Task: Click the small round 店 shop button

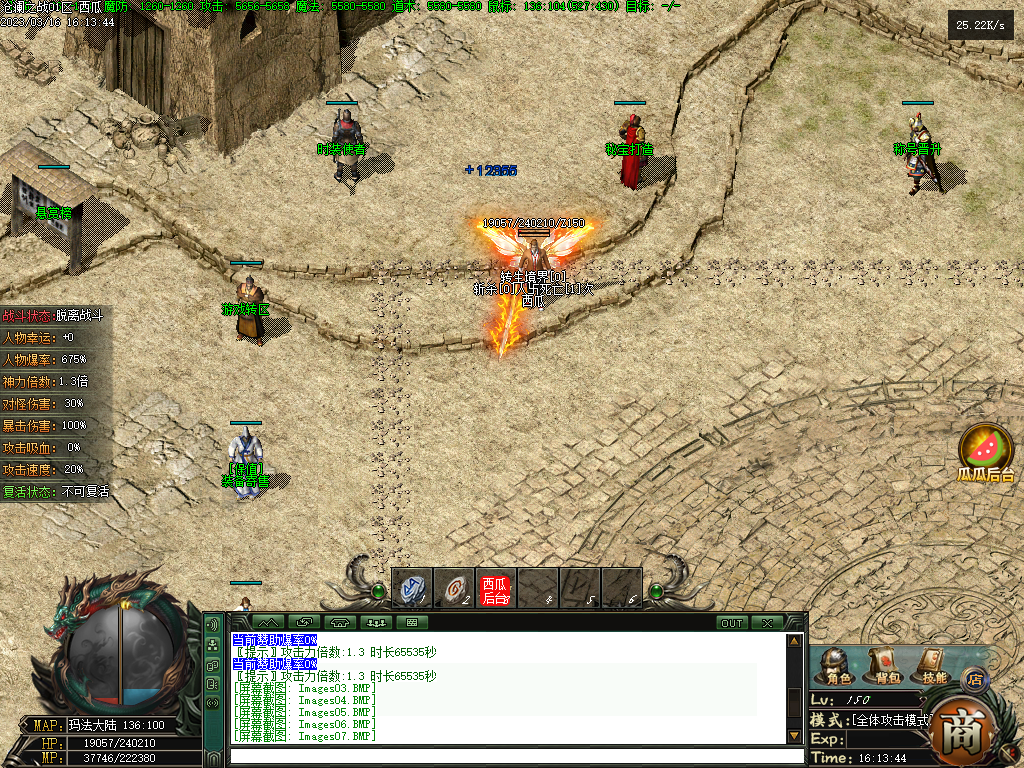Action: (974, 680)
